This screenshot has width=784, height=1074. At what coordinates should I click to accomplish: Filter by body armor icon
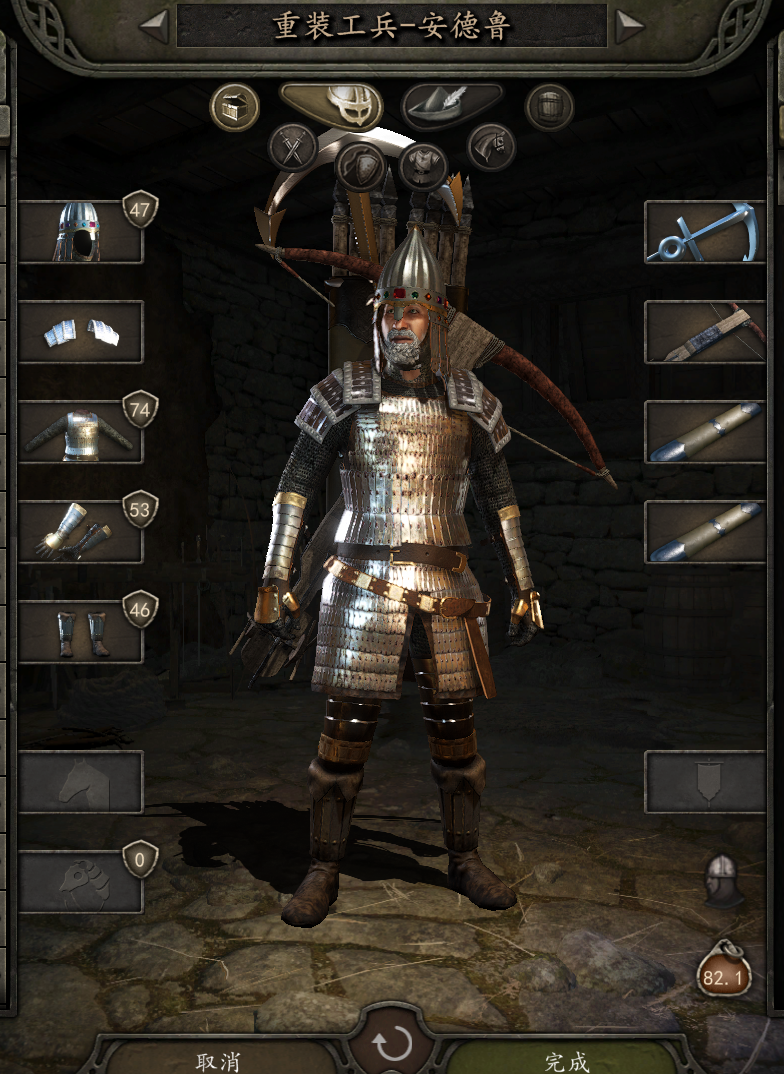coord(423,166)
